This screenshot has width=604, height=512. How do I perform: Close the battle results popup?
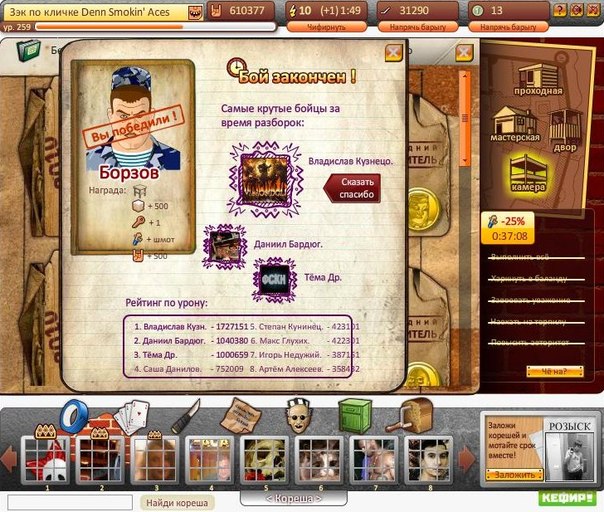[395, 52]
